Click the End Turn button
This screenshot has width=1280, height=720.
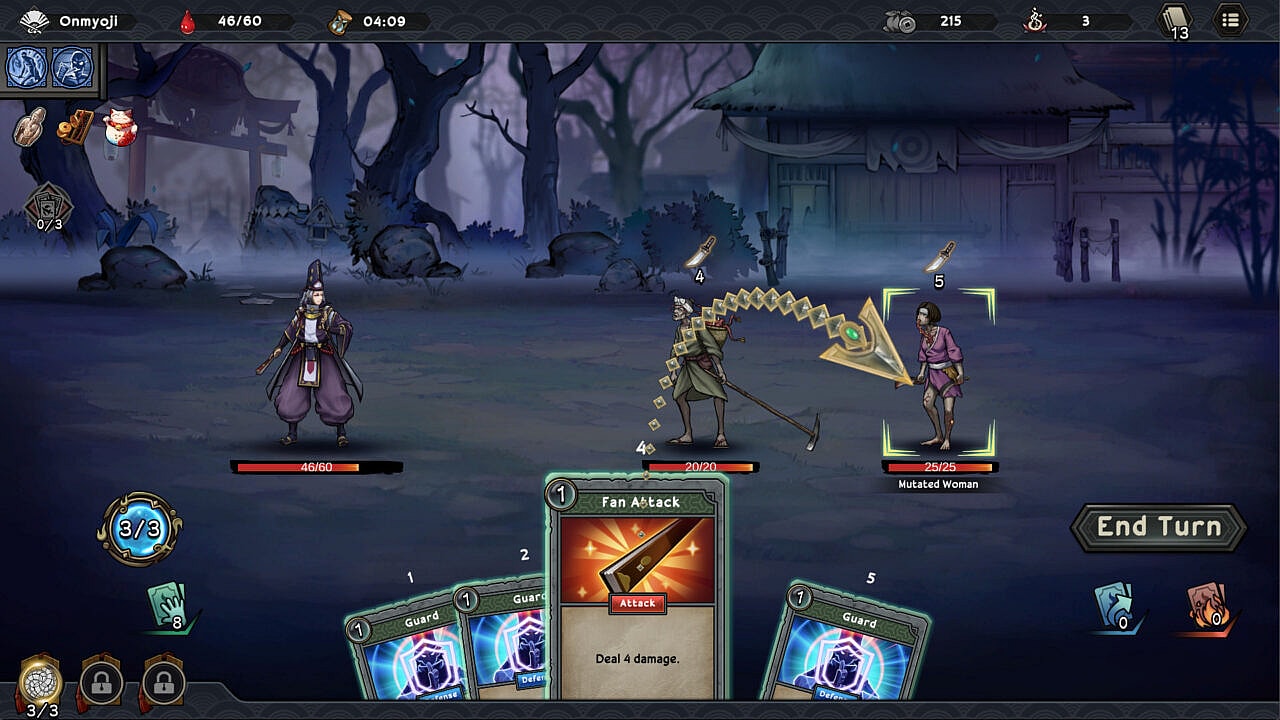click(x=1159, y=528)
